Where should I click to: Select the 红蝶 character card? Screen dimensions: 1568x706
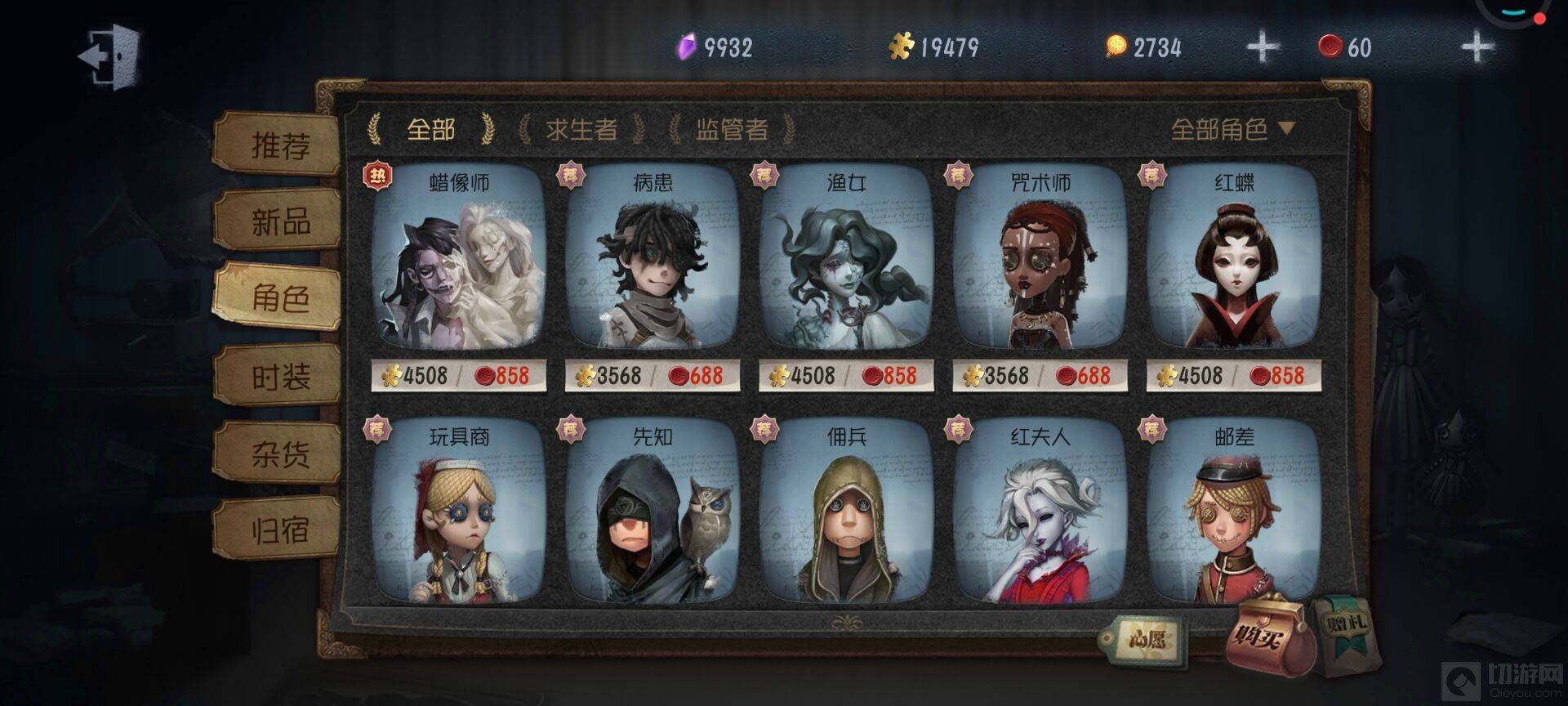click(x=1233, y=261)
